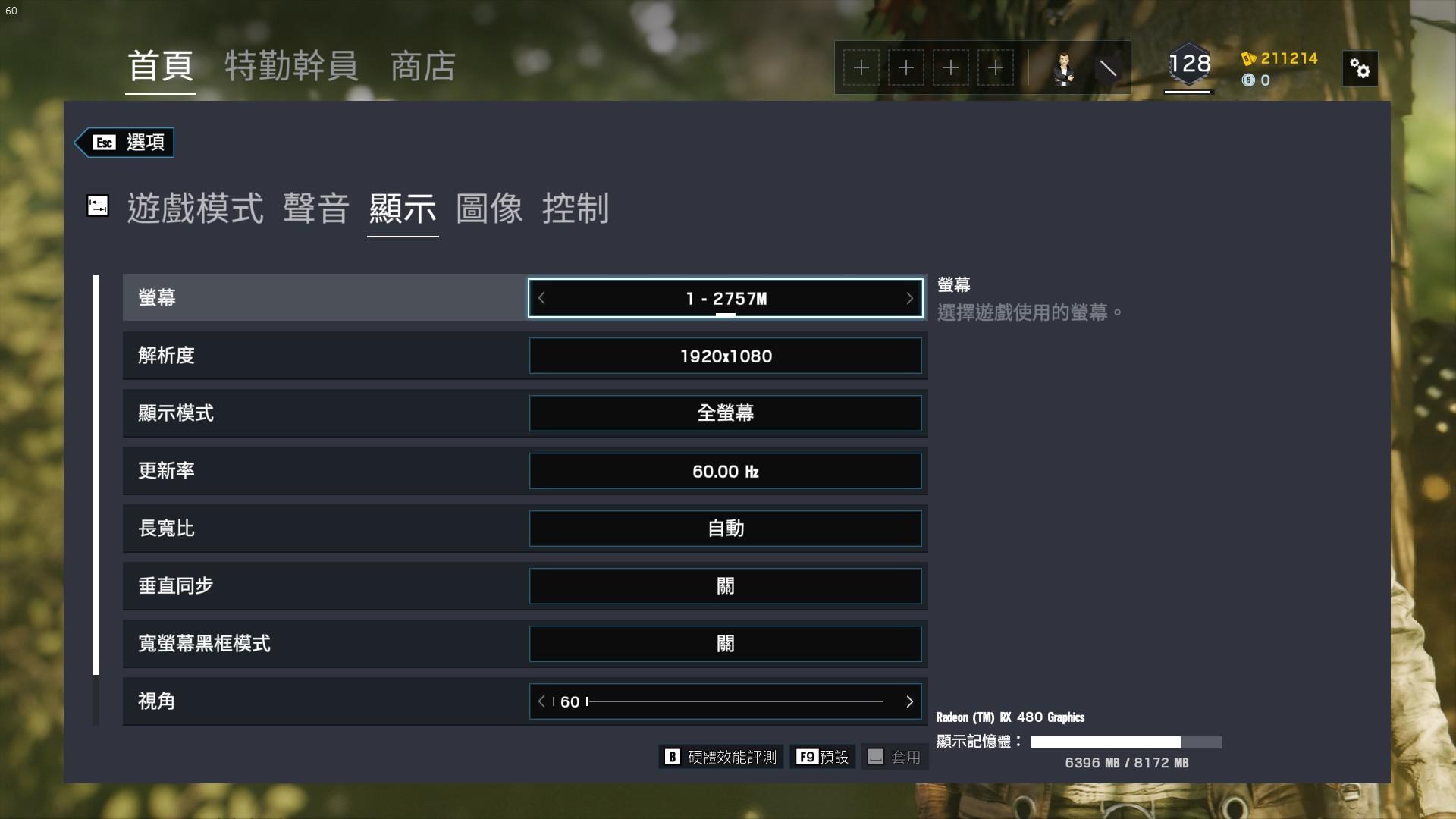The height and width of the screenshot is (819, 1456).
Task: Open the 更新率 selector showing 60.00 Hz
Action: coord(725,471)
